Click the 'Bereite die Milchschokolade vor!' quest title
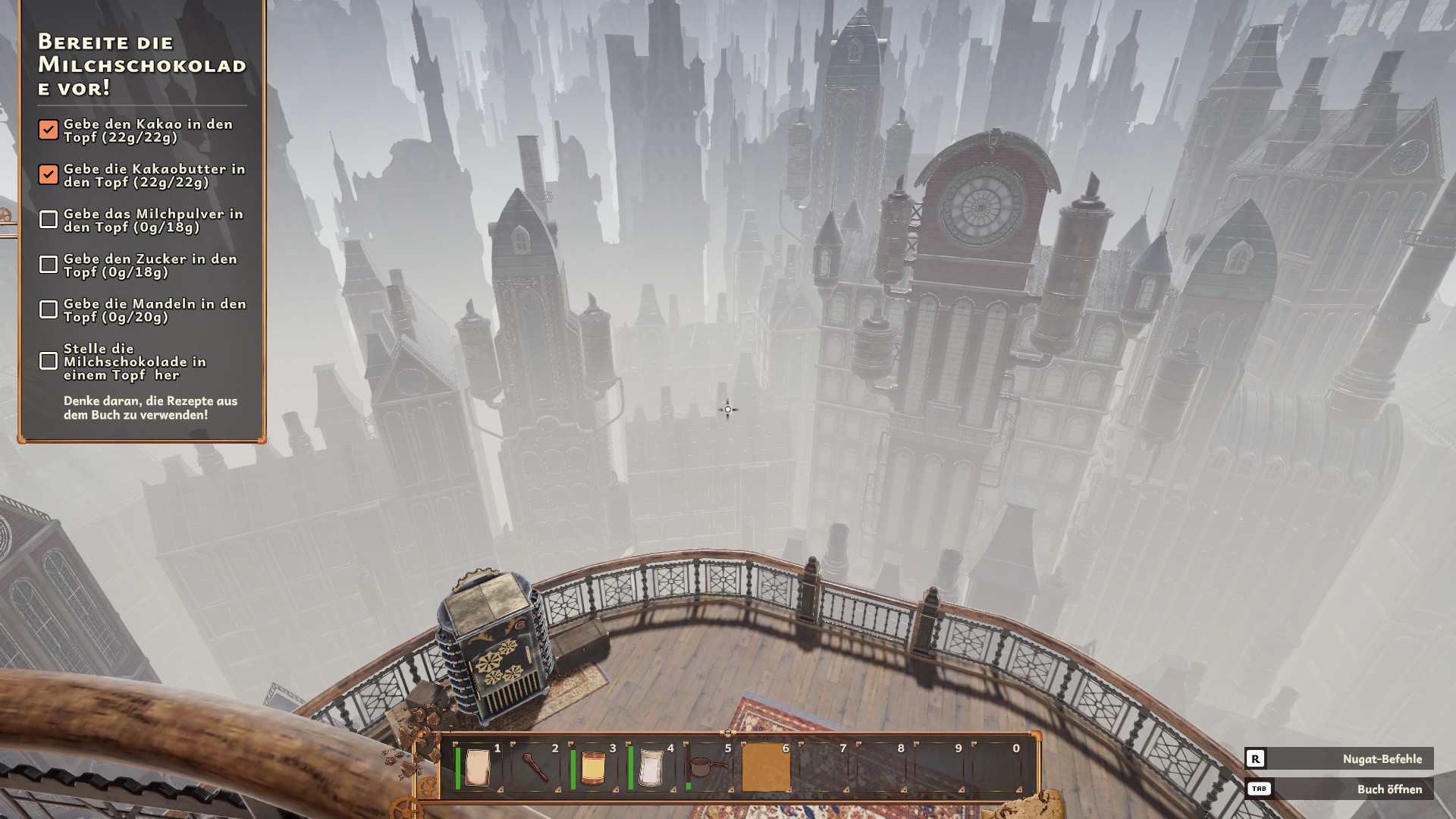The image size is (1456, 819). (x=142, y=64)
